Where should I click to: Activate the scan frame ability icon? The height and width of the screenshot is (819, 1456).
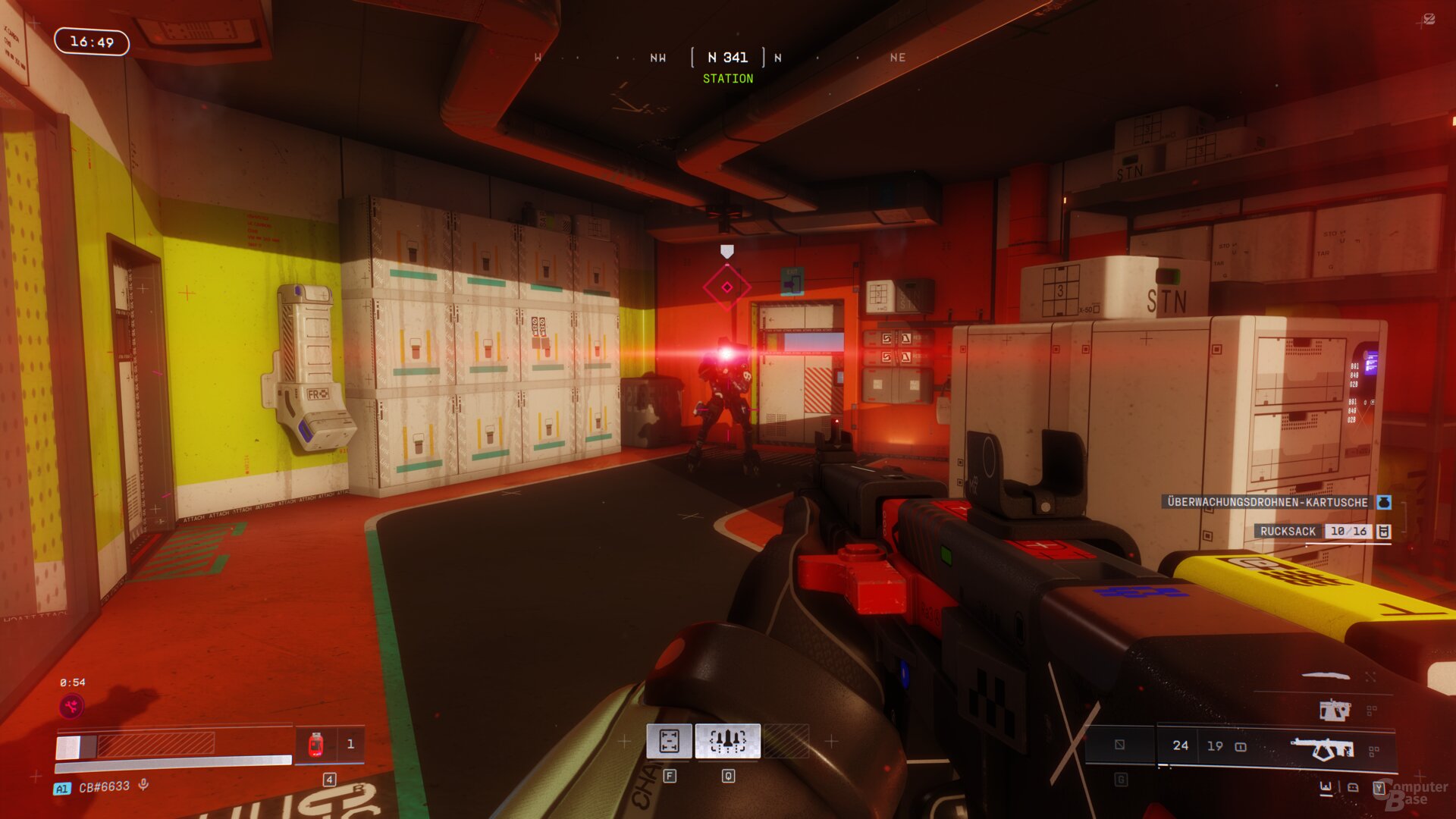[x=669, y=741]
